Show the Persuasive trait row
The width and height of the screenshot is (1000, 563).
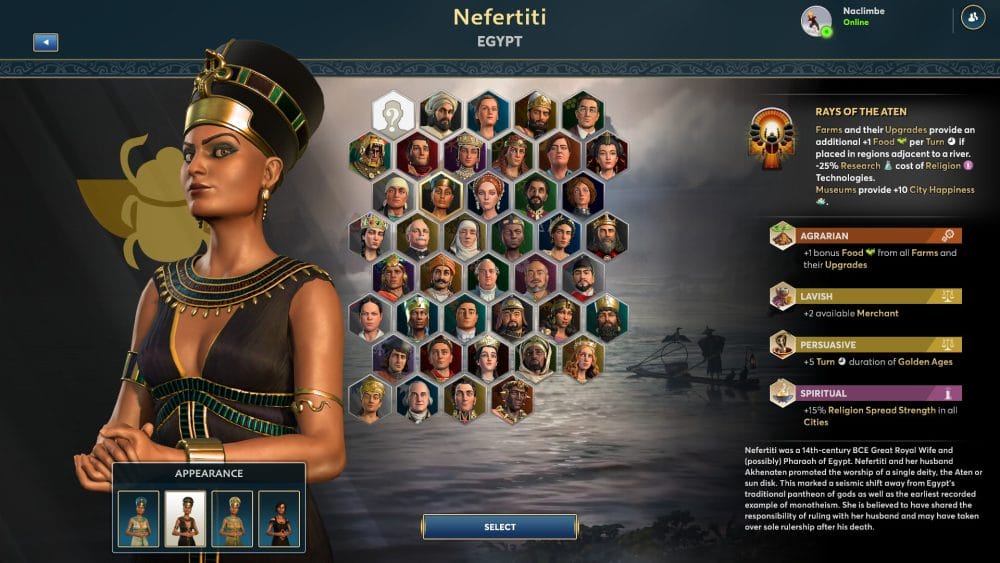865,344
